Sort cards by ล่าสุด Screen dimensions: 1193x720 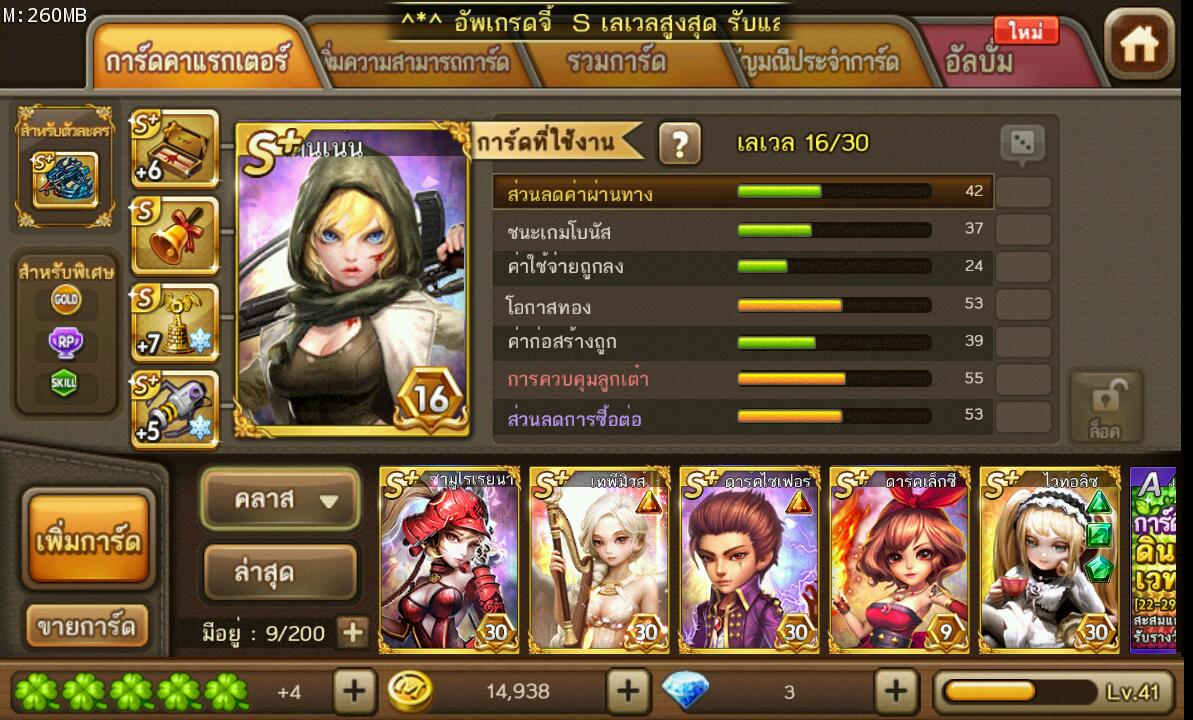click(279, 572)
